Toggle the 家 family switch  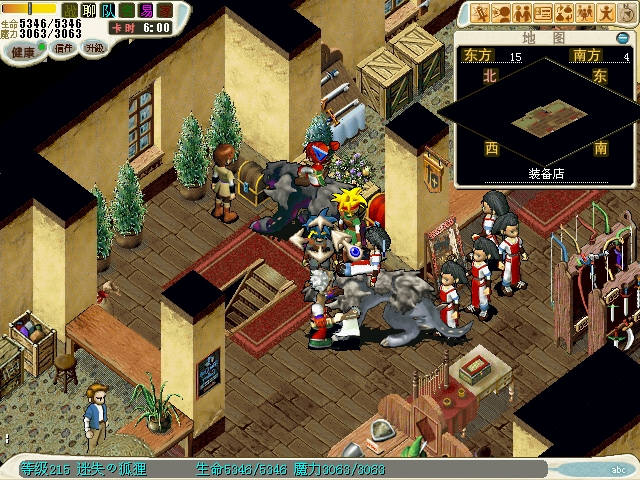point(165,9)
